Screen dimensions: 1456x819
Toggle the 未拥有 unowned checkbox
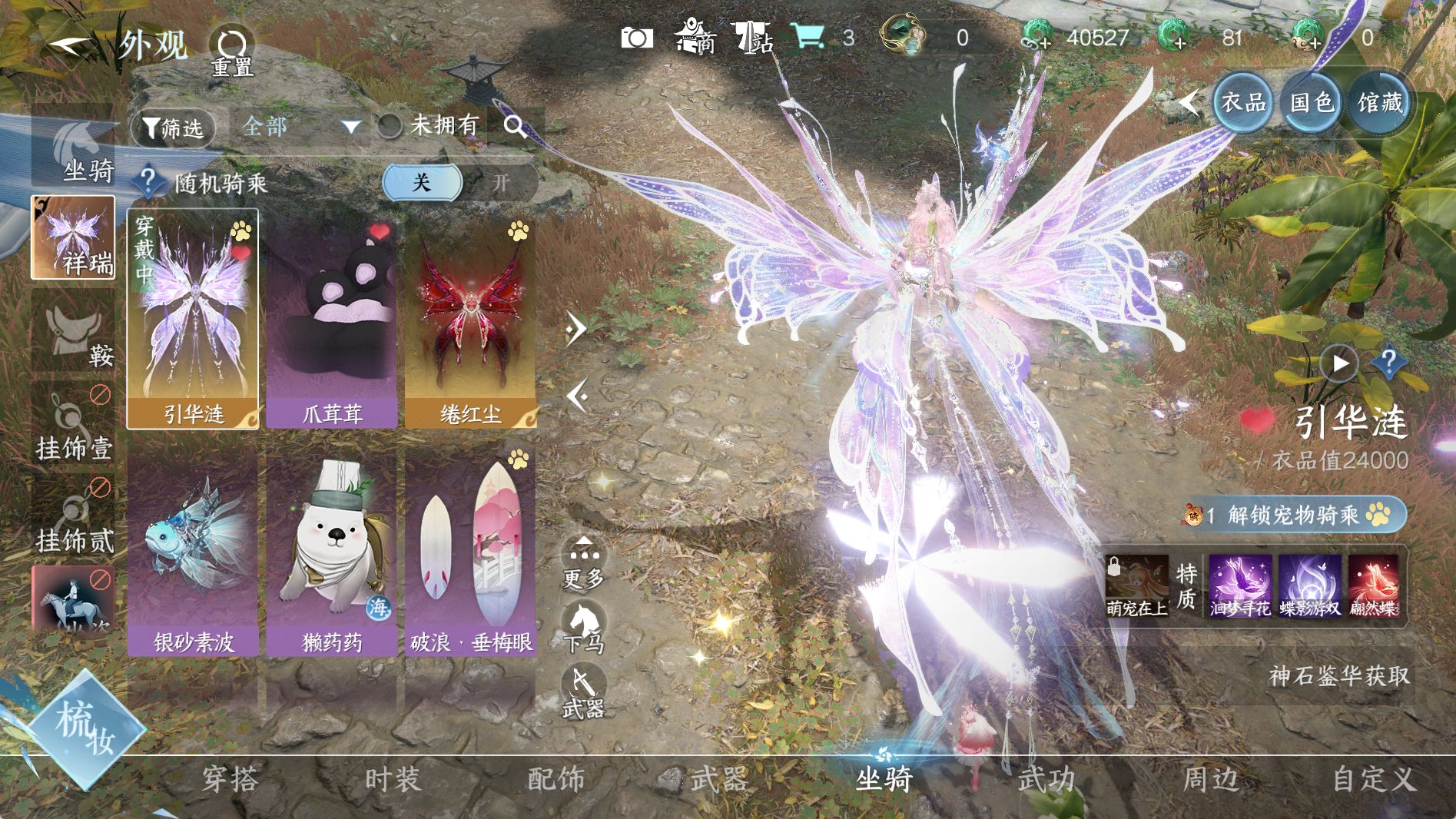pyautogui.click(x=390, y=126)
